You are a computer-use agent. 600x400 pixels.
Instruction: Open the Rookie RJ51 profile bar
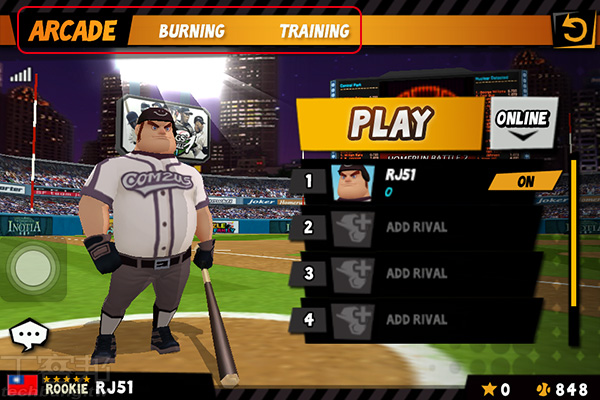[x=100, y=388]
